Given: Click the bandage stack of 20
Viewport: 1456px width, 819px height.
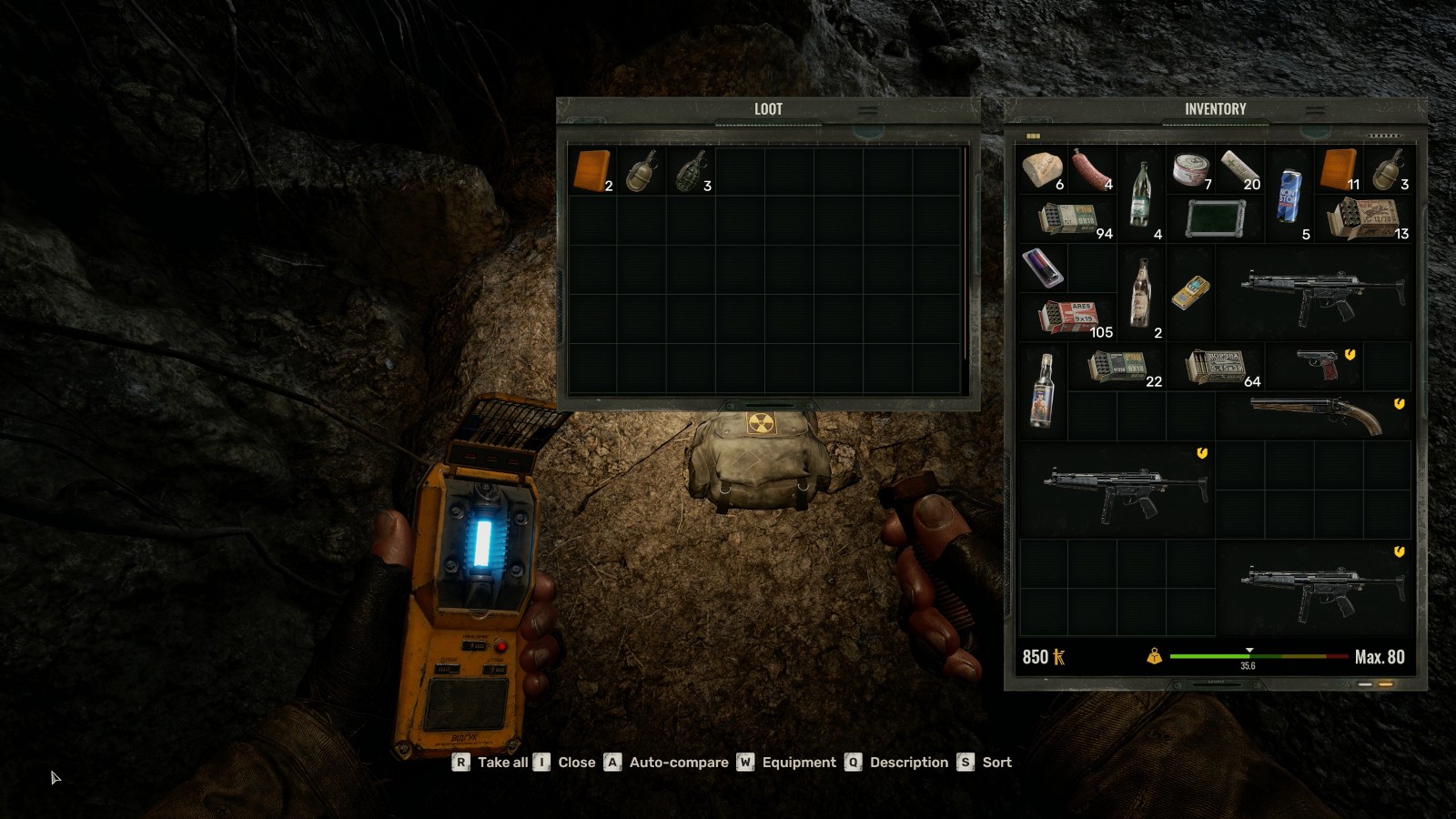Looking at the screenshot, I should tap(1239, 170).
